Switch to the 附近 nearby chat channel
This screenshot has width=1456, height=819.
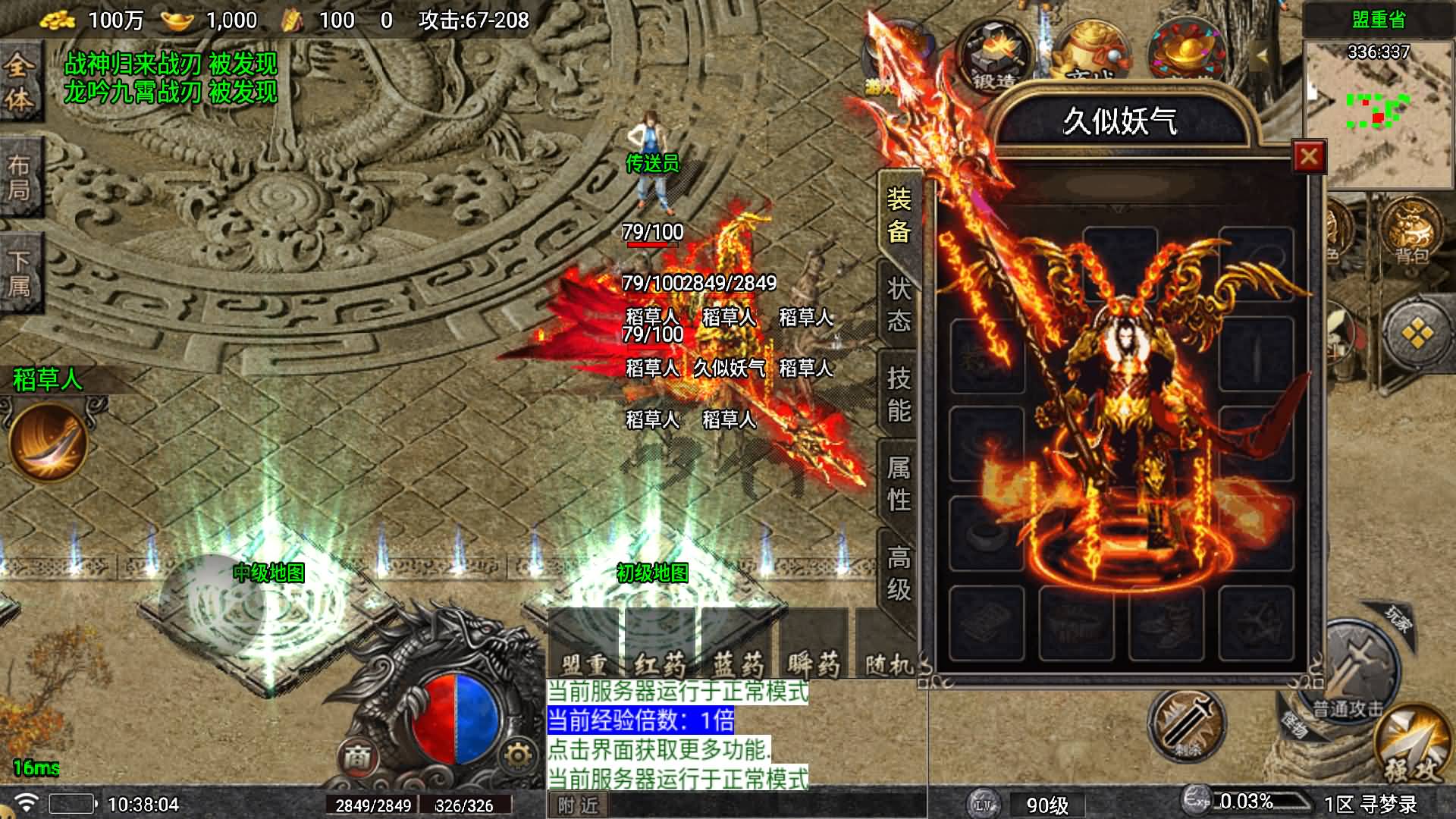click(x=577, y=805)
